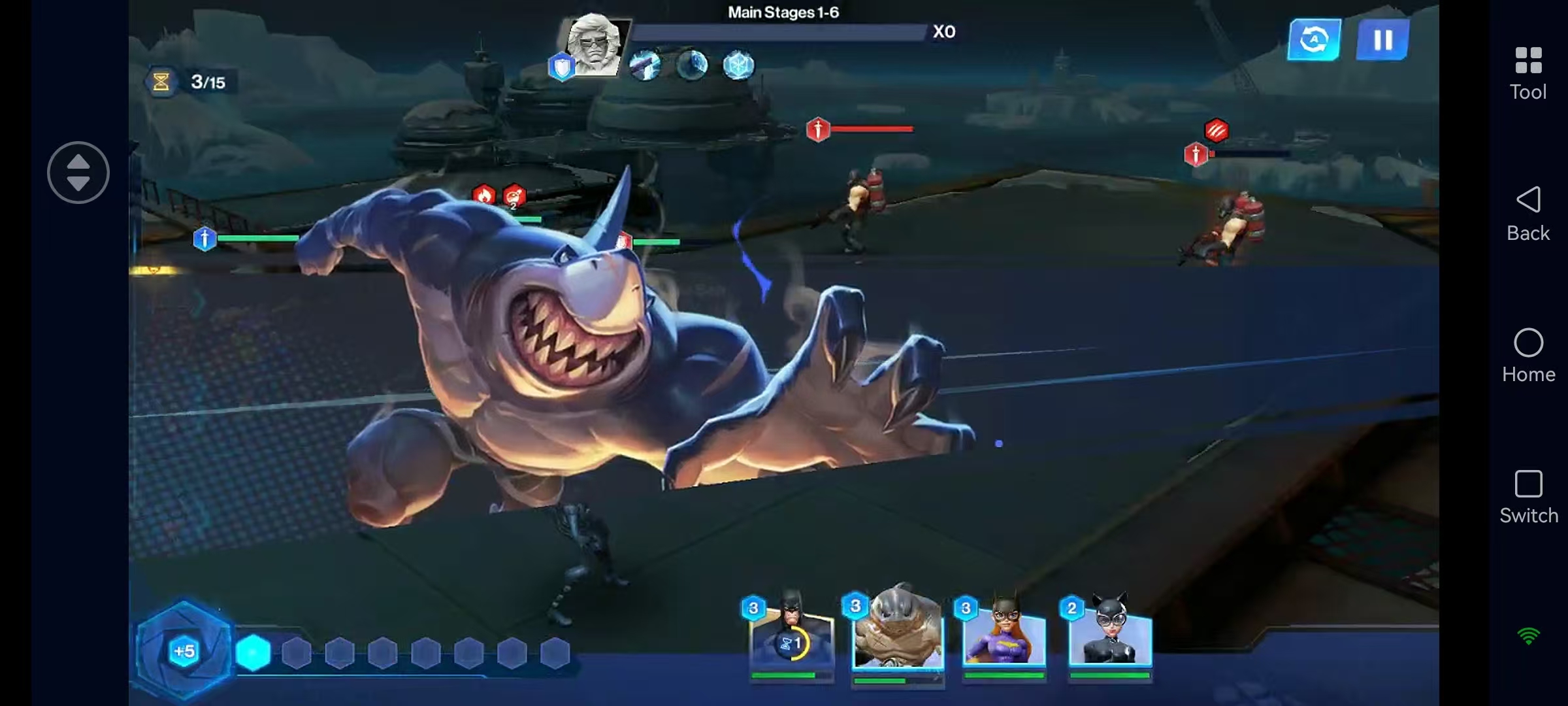Click the up-down arrow circle control
Screen dimensions: 1568x706
[78, 173]
